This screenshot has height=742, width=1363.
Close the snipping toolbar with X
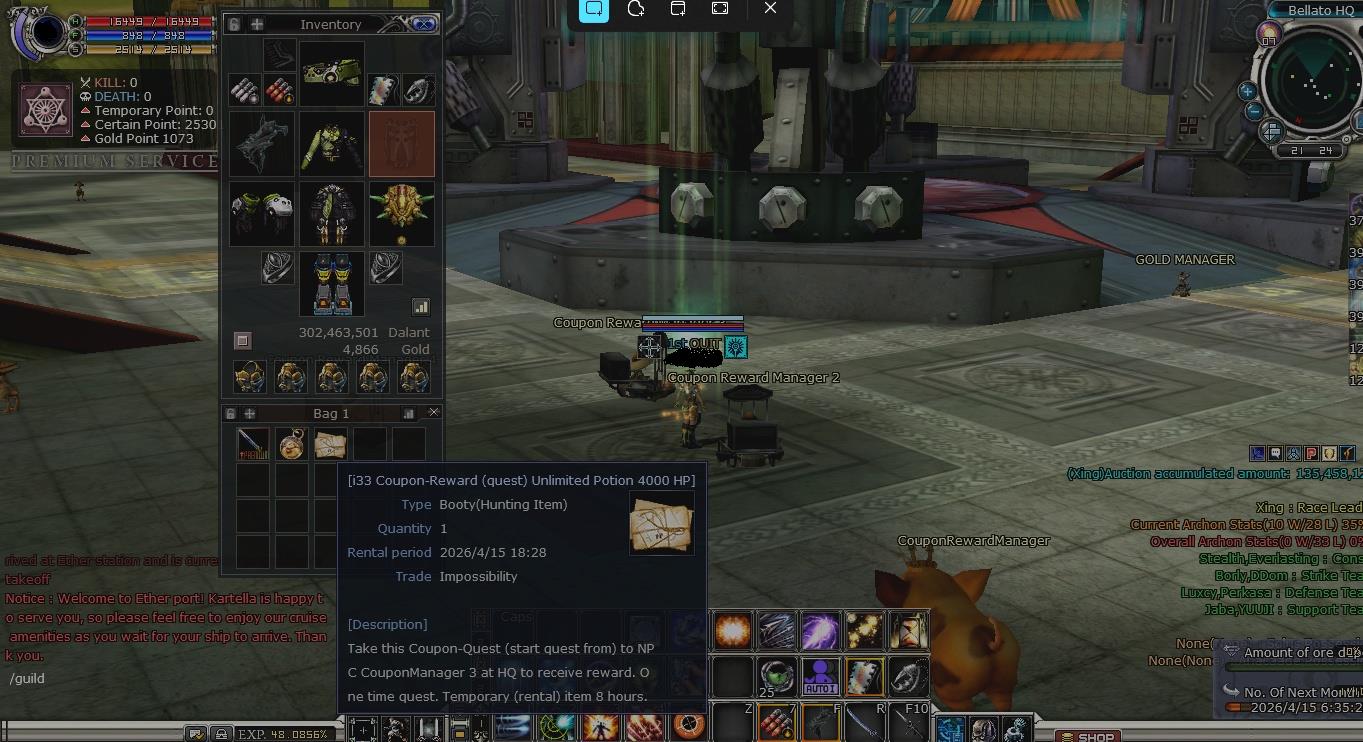770,8
